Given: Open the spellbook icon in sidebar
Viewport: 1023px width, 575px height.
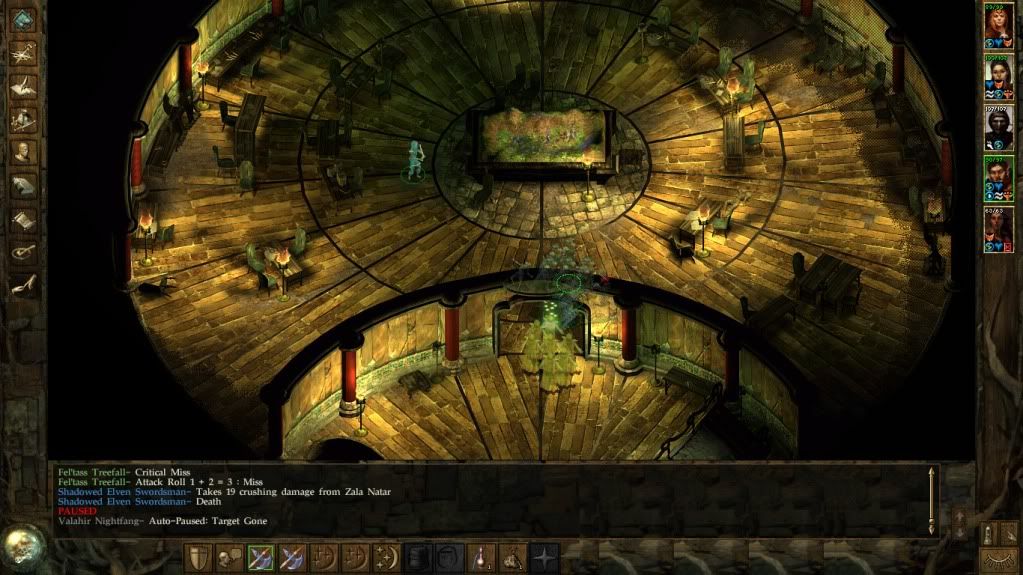Looking at the screenshot, I should (23, 186).
